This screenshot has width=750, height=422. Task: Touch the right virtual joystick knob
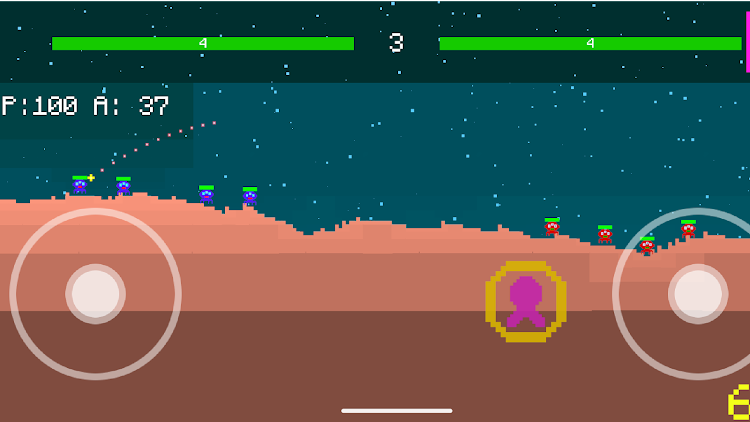click(x=698, y=294)
